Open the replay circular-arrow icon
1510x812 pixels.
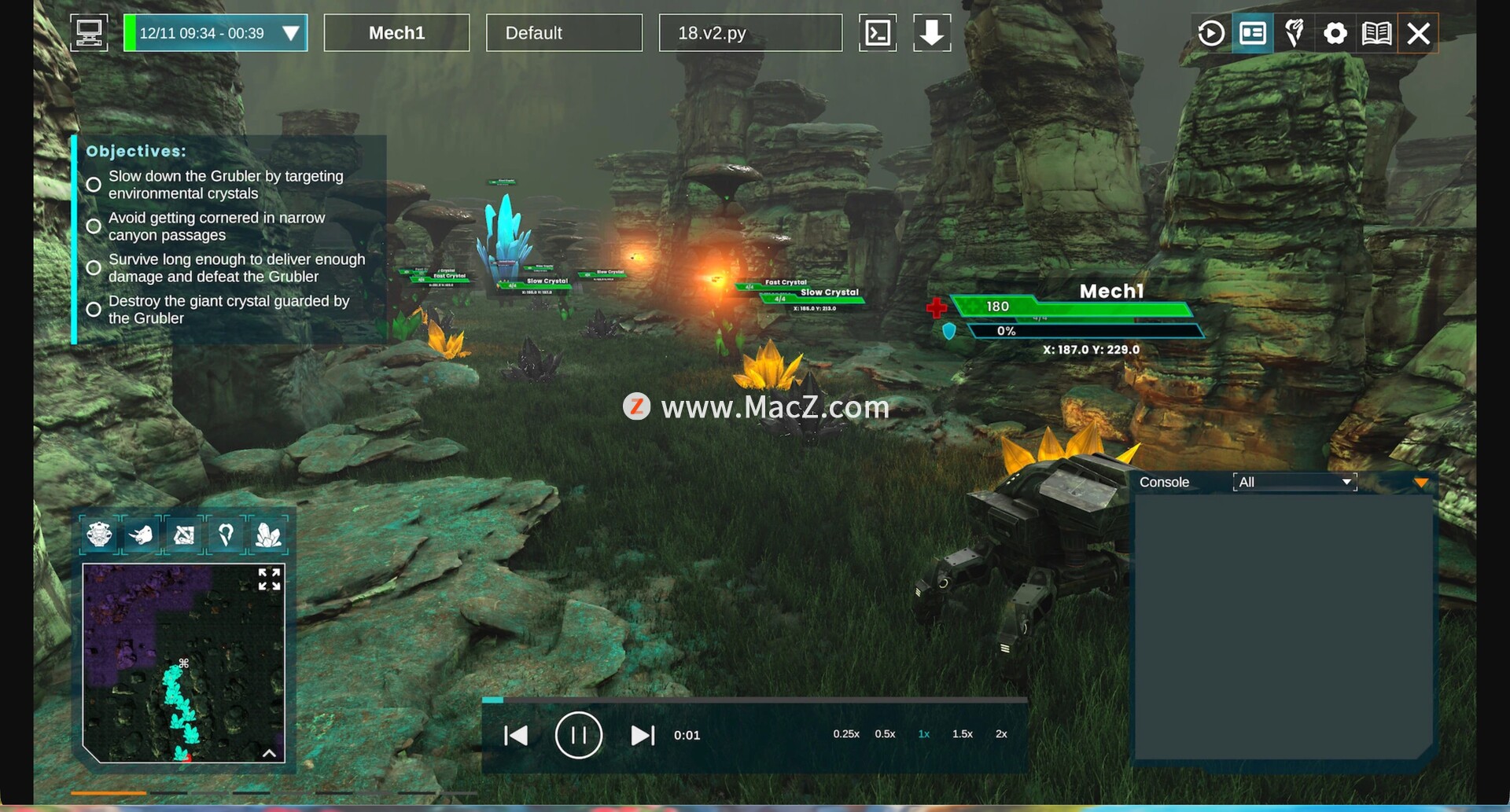pos(1211,33)
